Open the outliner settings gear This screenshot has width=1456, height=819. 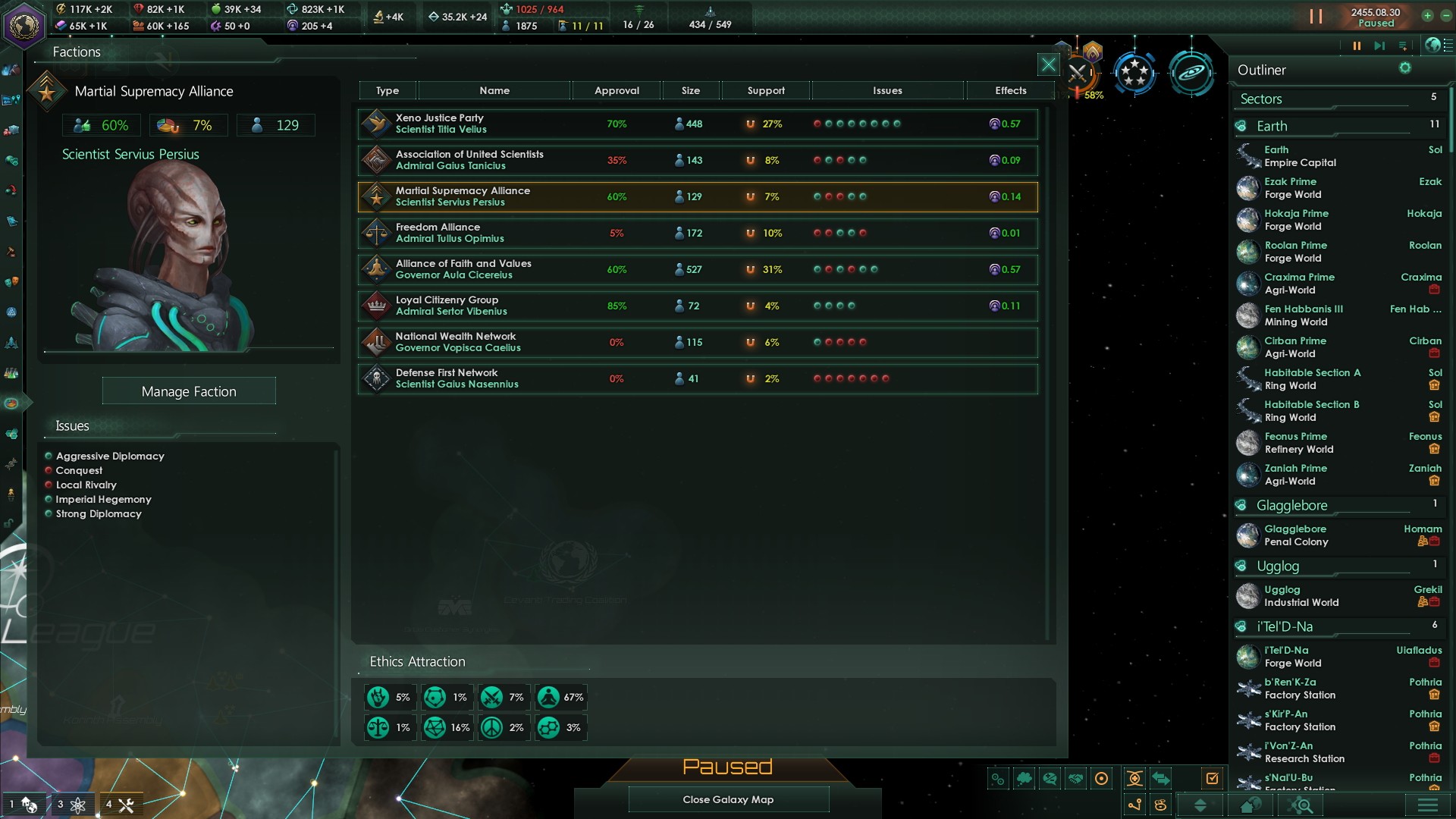[x=1405, y=68]
